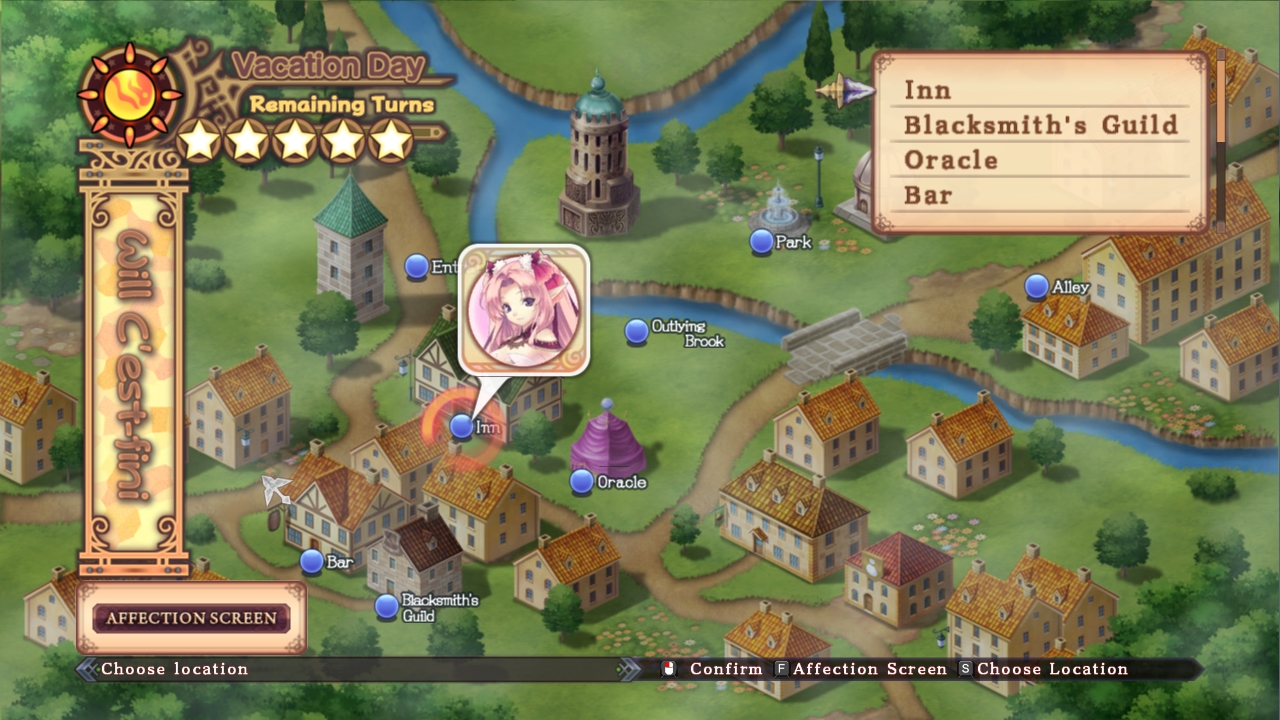This screenshot has width=1280, height=720.
Task: Select the Park map marker
Action: click(x=760, y=241)
